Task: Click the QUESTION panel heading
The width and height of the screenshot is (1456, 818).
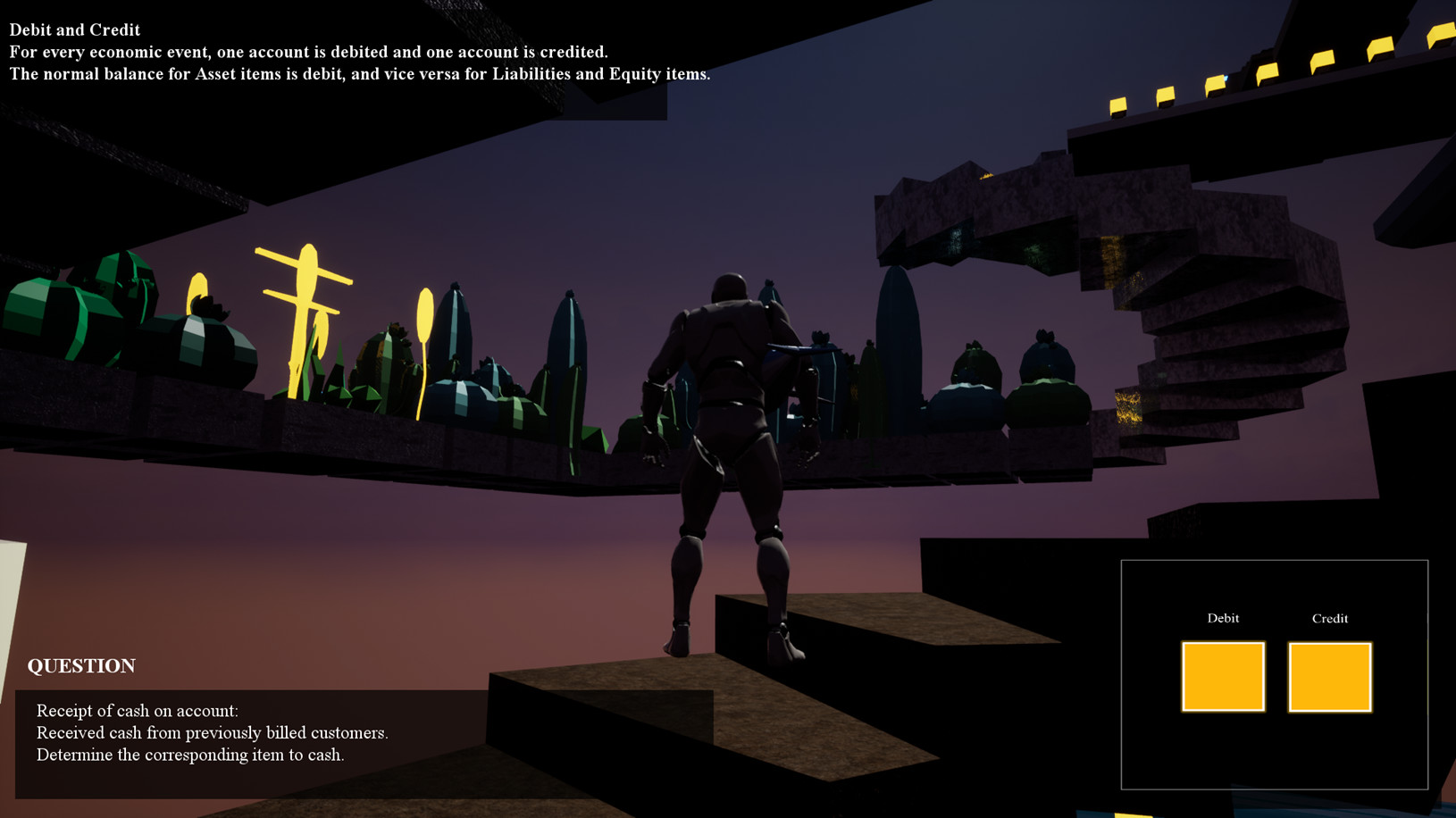Action: pyautogui.click(x=81, y=665)
